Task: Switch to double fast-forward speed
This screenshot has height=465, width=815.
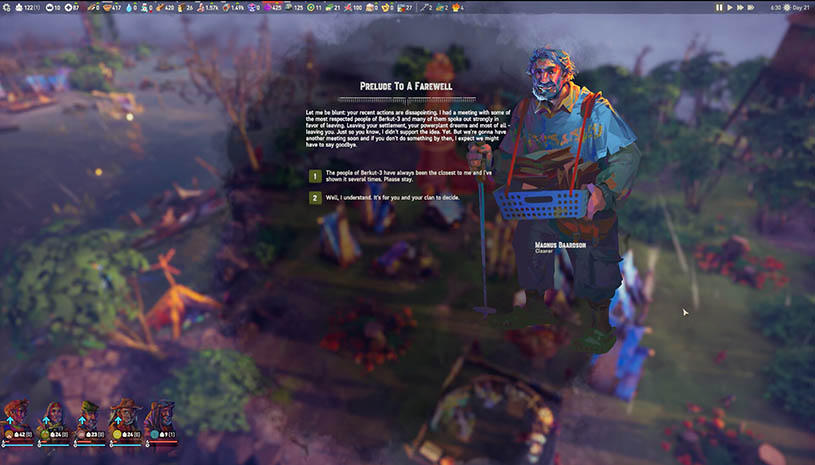Action: pyautogui.click(x=739, y=7)
